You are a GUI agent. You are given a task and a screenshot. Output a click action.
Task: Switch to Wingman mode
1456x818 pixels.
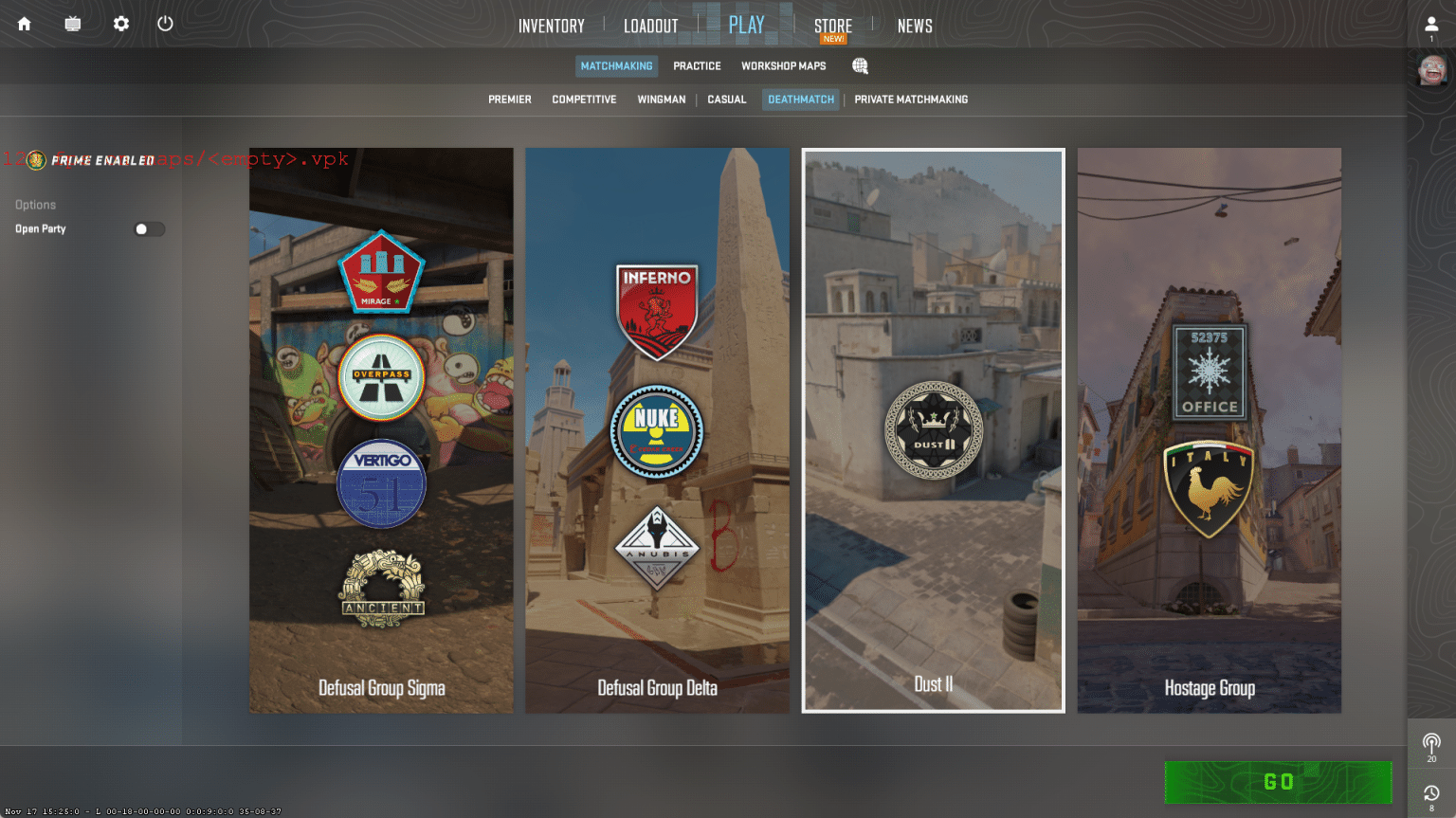click(661, 100)
